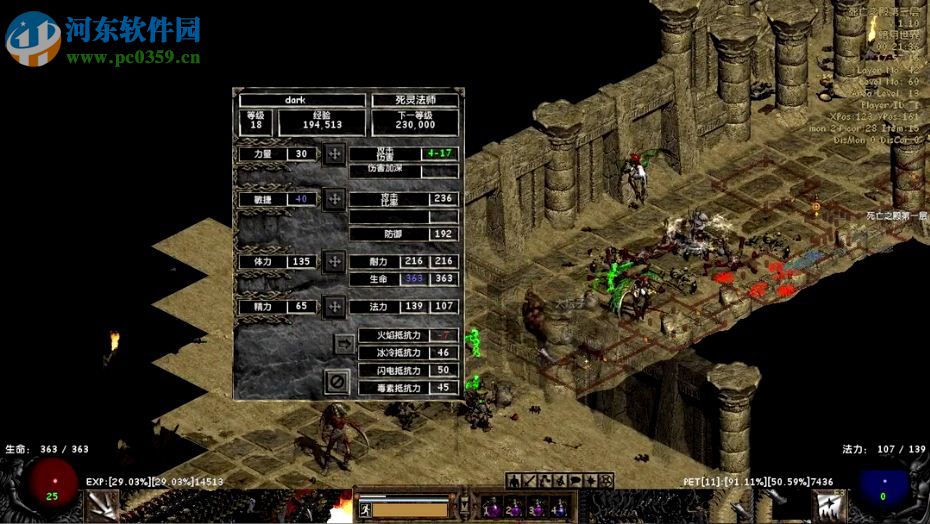The height and width of the screenshot is (524, 930).
Task: Add a point to Vitality (体力)
Action: tap(334, 261)
